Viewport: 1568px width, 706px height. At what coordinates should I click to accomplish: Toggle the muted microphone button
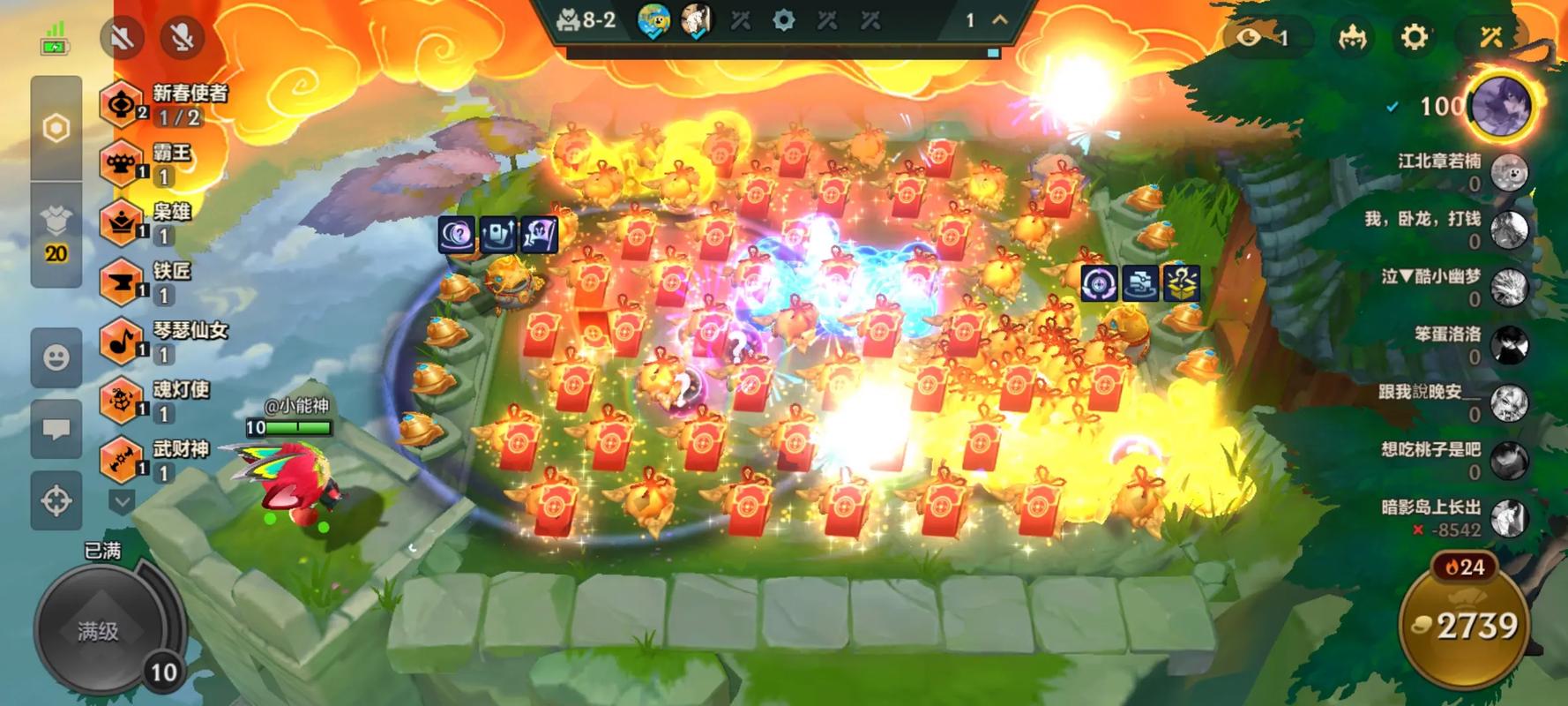coord(183,37)
